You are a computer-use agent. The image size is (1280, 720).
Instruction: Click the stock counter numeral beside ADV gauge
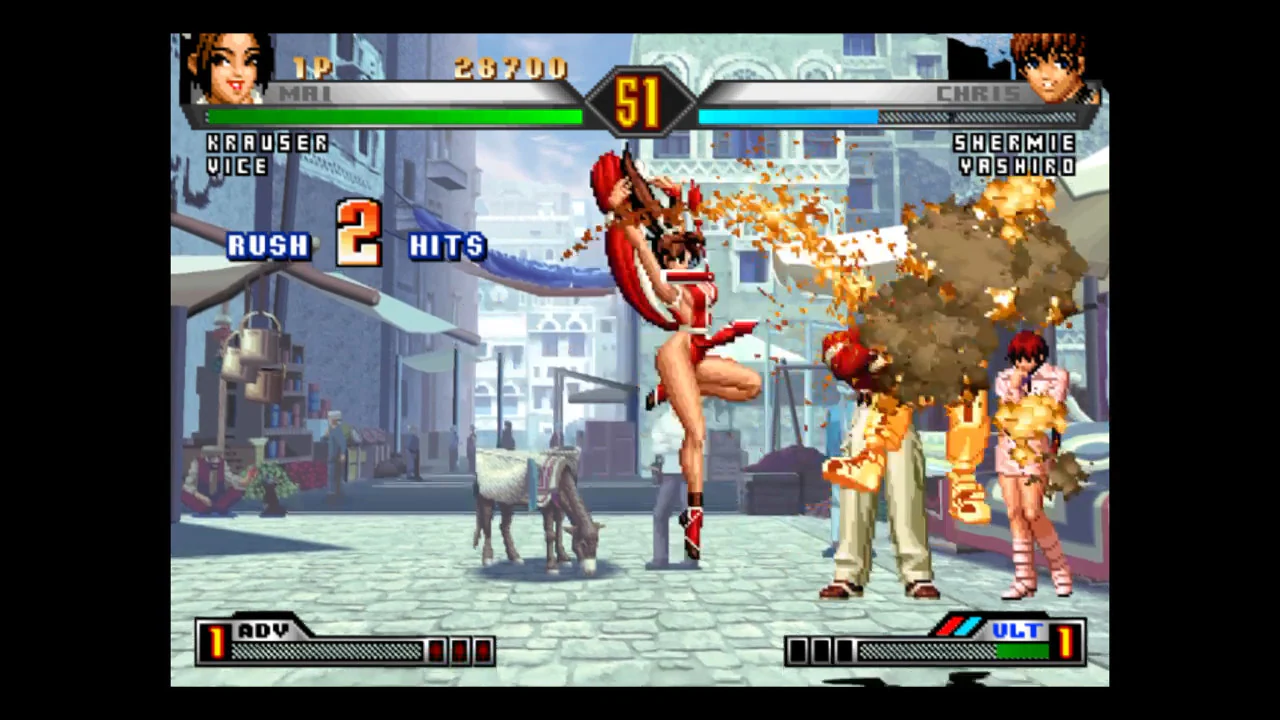click(216, 645)
